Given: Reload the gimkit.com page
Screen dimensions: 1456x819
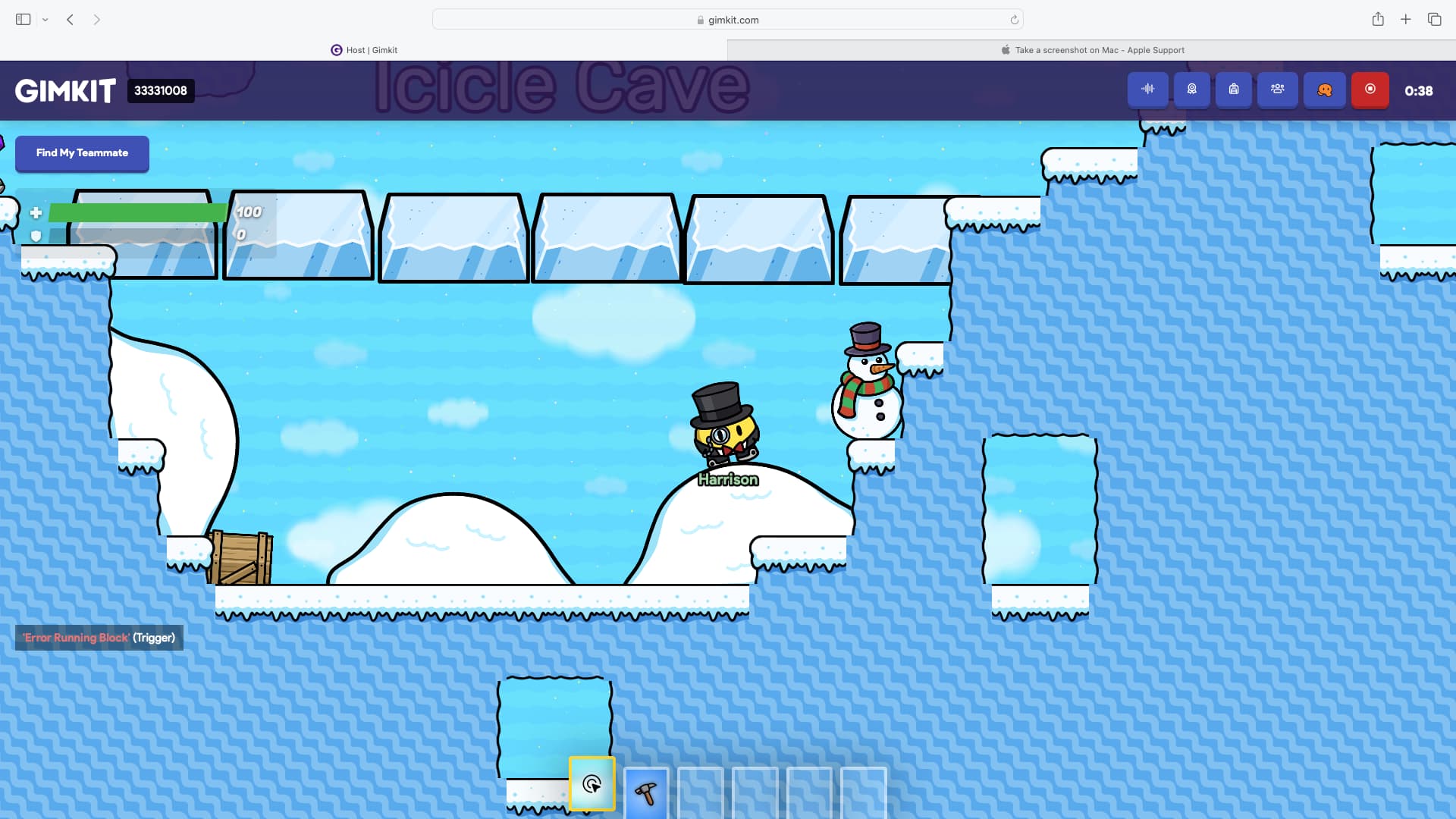Looking at the screenshot, I should [x=1014, y=20].
